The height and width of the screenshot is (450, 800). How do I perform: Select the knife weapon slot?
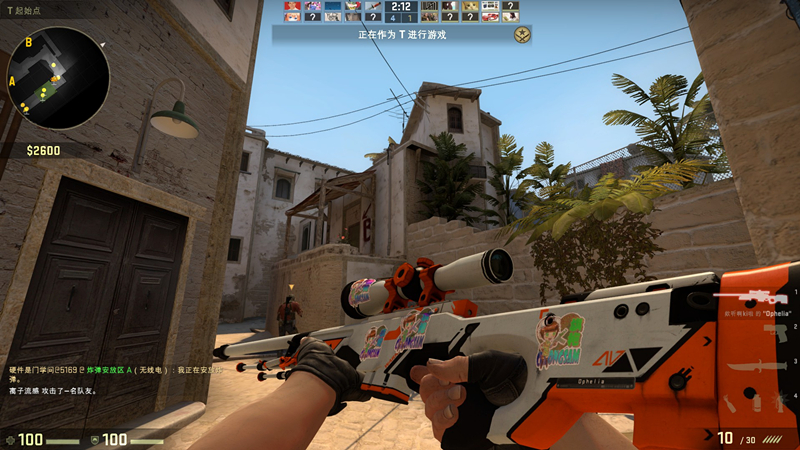click(x=757, y=368)
